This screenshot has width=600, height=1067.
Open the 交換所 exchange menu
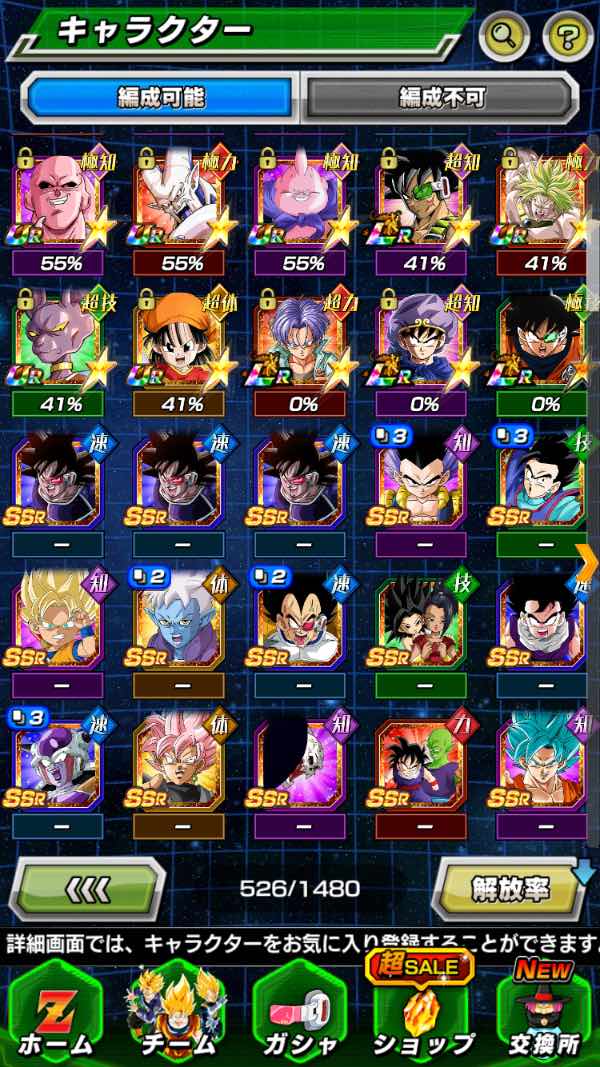click(x=545, y=1012)
